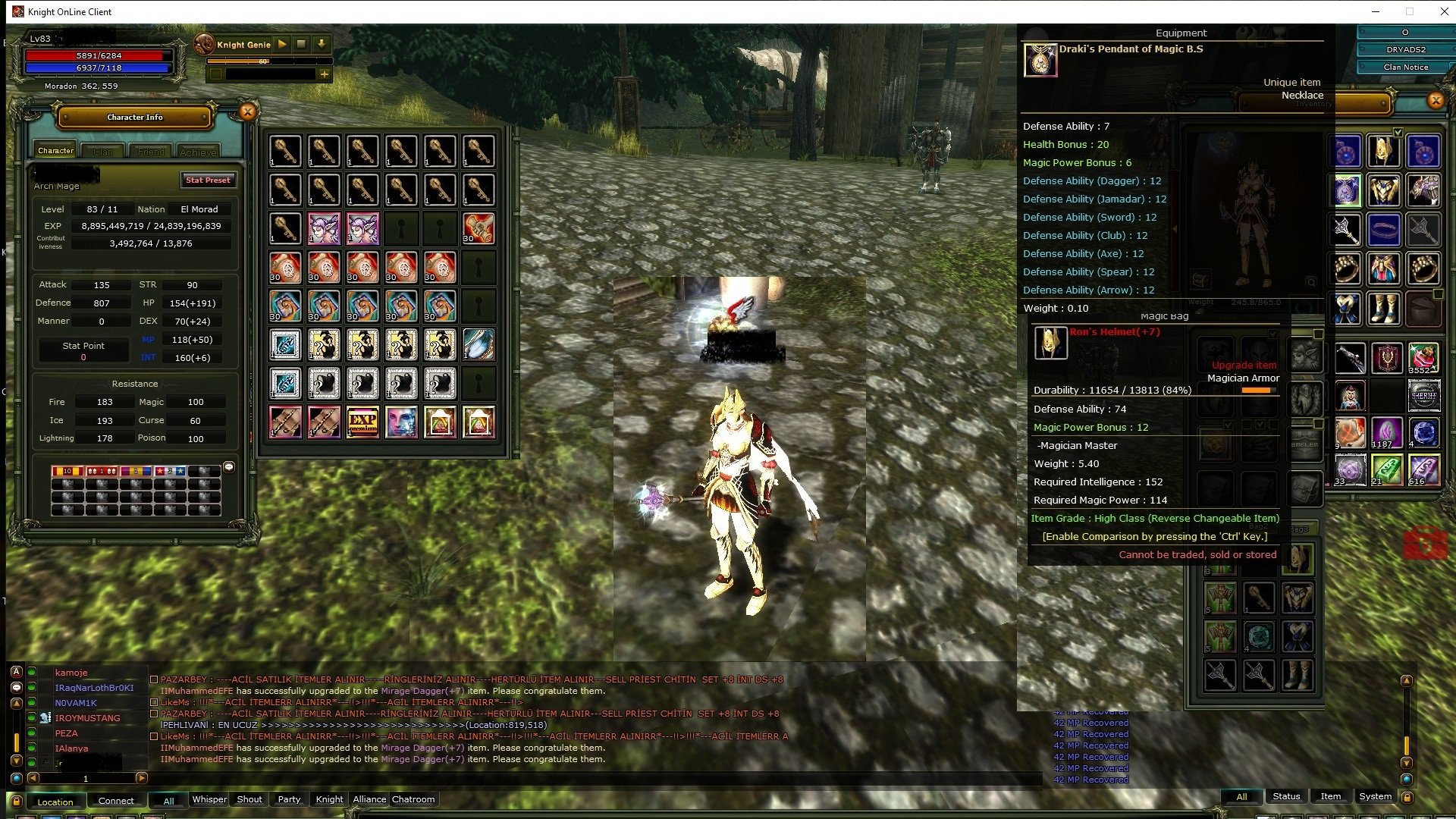Open the Clan Notice button
The image size is (1456, 819).
[x=1405, y=67]
